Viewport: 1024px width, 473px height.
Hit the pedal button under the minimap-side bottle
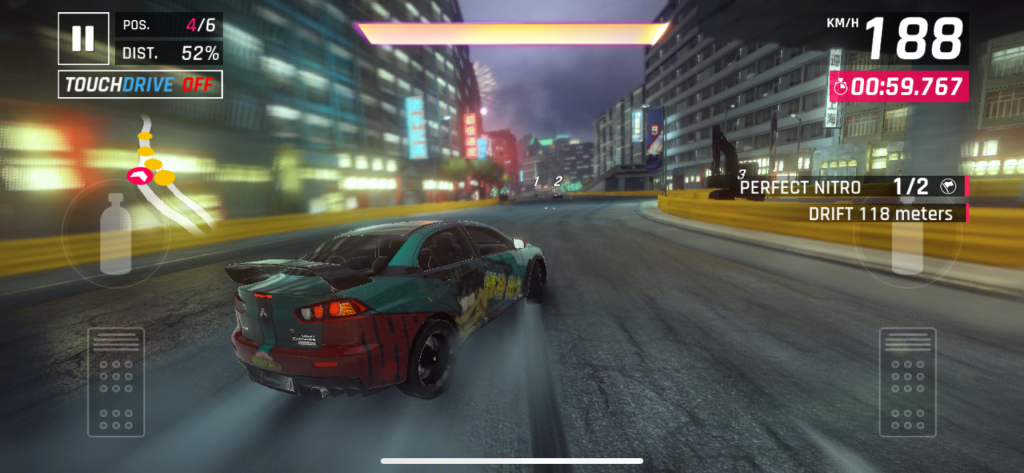(115, 381)
